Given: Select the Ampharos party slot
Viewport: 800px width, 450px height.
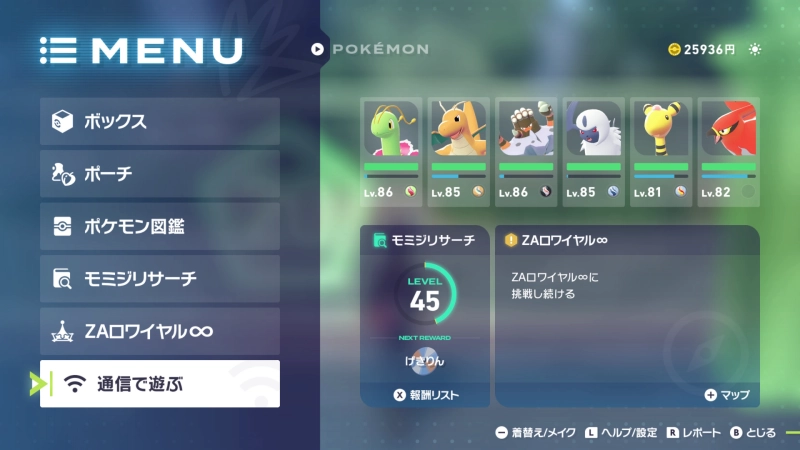Looking at the screenshot, I should pyautogui.click(x=661, y=151).
